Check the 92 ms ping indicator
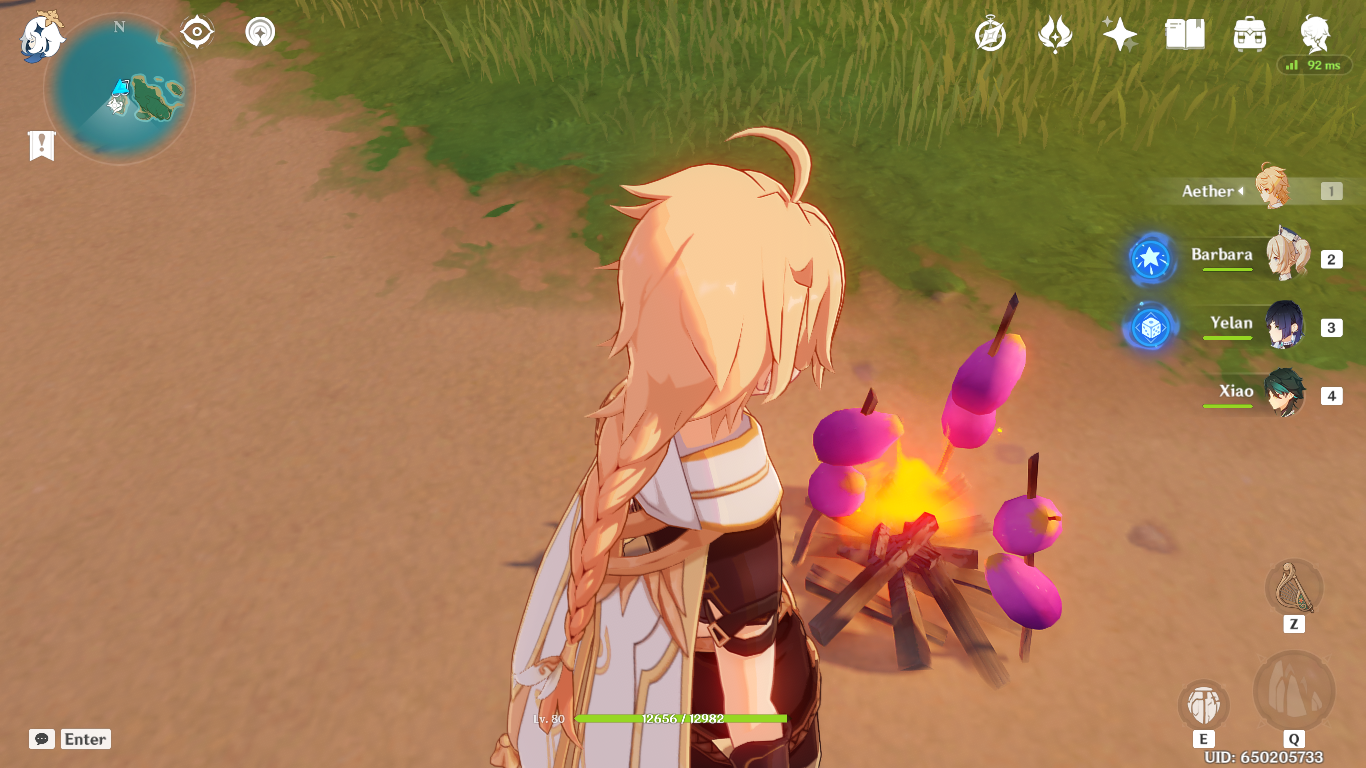Viewport: 1366px width, 768px height. pos(1313,65)
